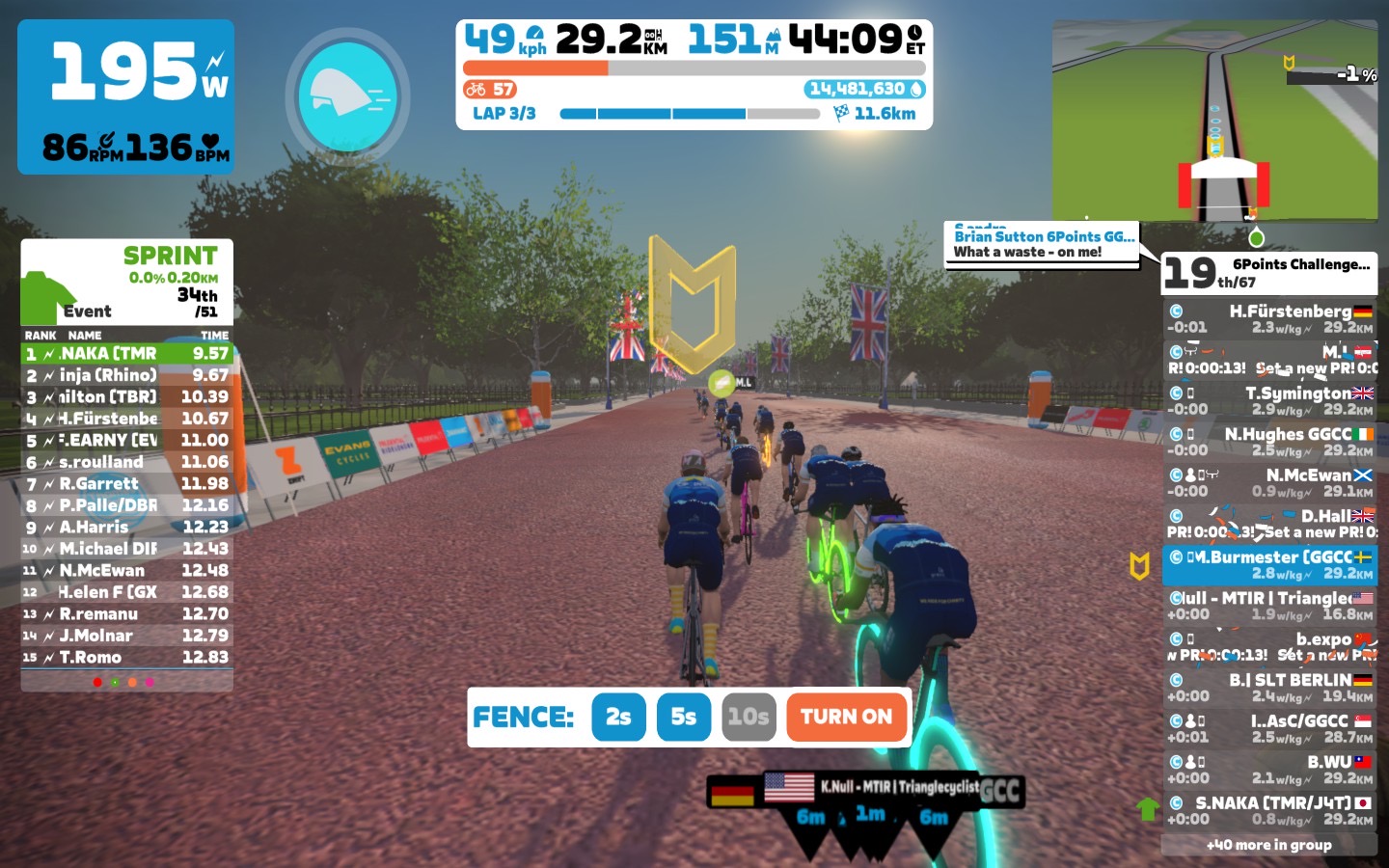
Task: Choose the 5s fence option
Action: click(683, 717)
